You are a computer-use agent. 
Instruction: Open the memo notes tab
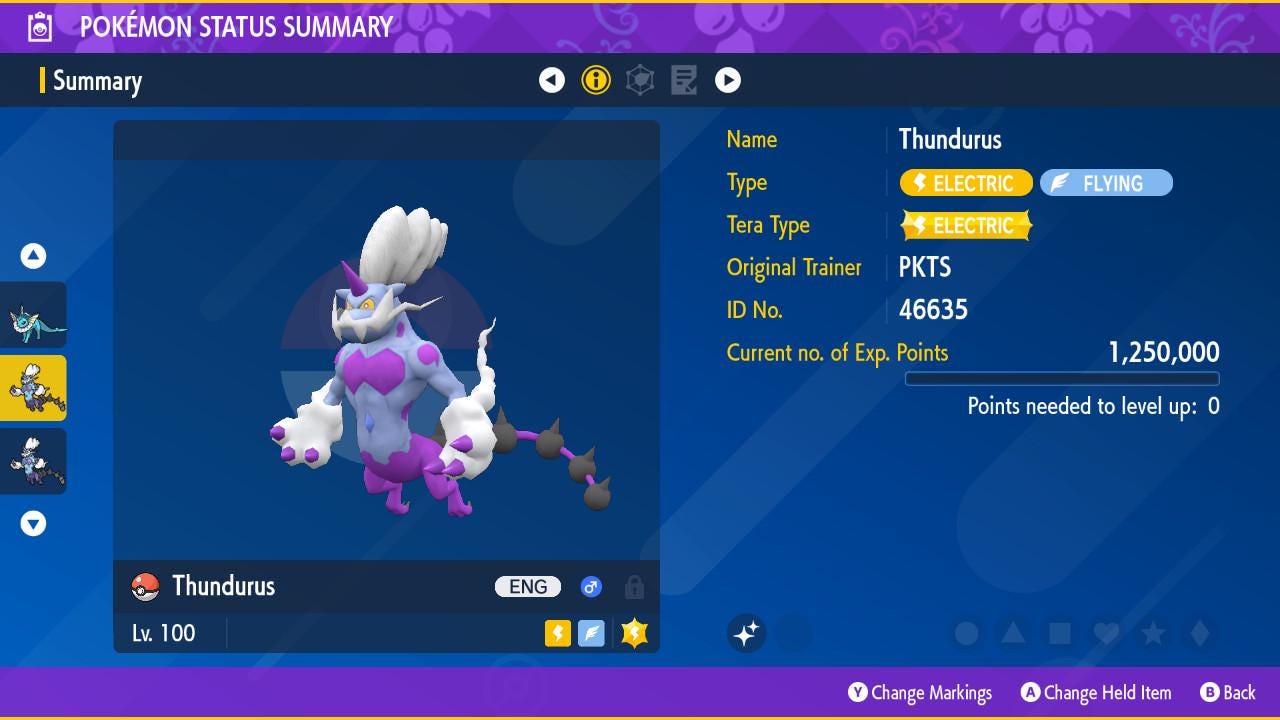click(x=684, y=80)
